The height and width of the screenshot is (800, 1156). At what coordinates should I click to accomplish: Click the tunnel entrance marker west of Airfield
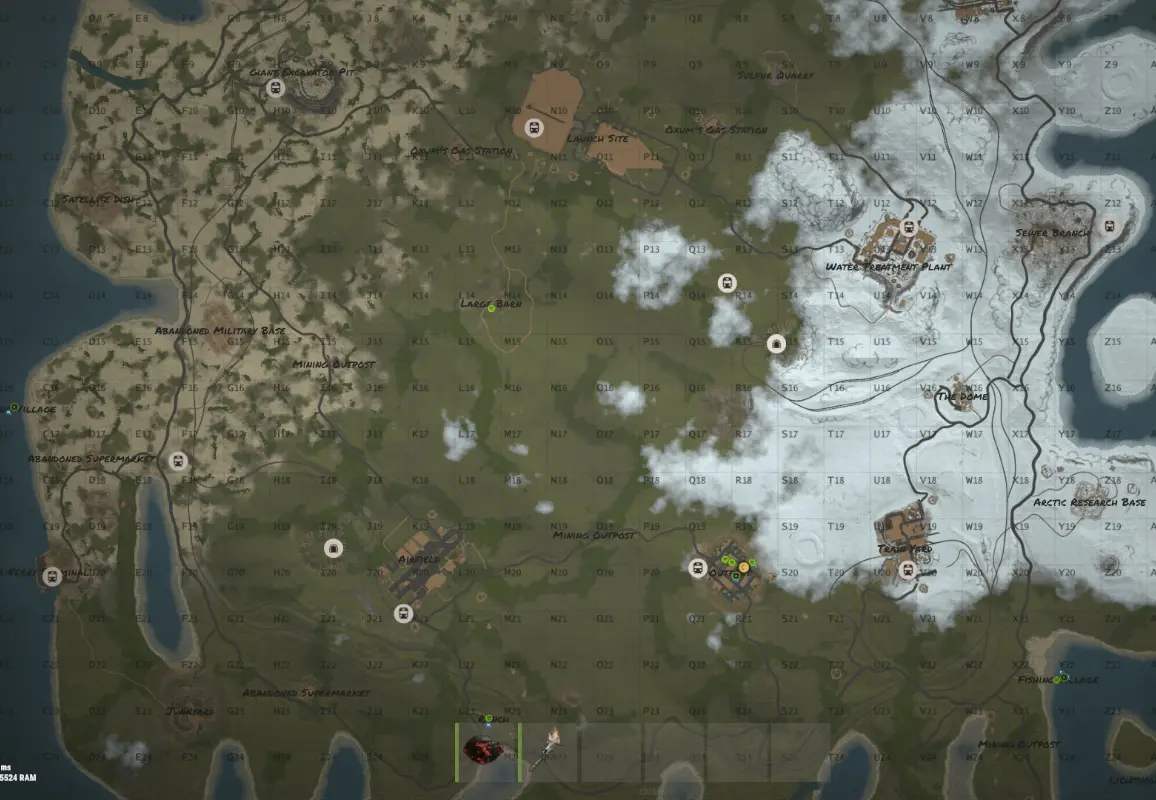333,547
